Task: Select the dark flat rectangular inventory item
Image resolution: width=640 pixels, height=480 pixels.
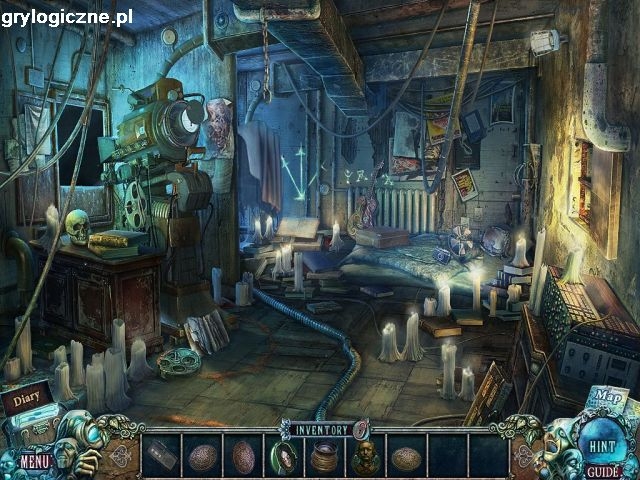Action: (161, 456)
